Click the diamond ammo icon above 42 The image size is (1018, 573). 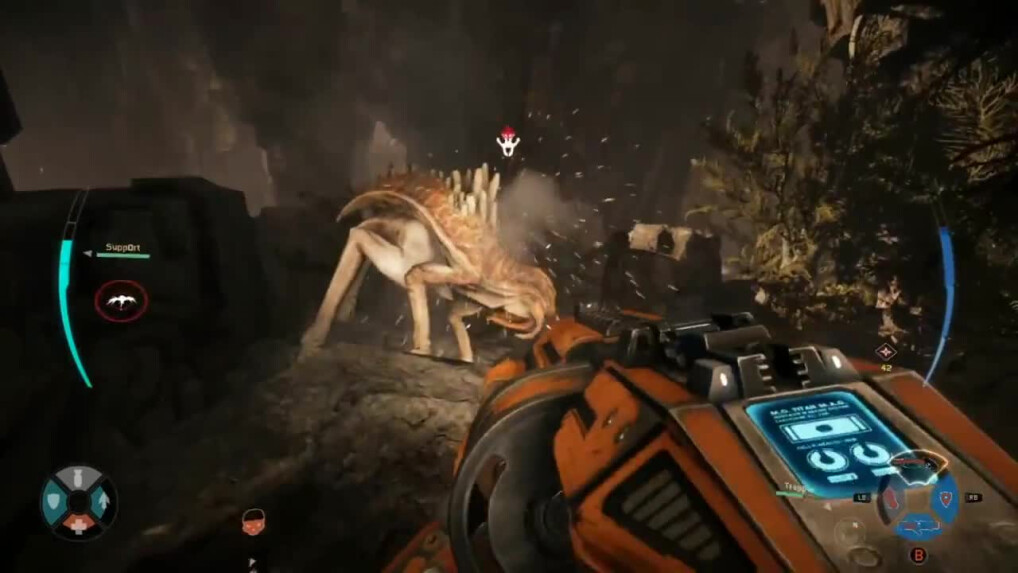[885, 351]
